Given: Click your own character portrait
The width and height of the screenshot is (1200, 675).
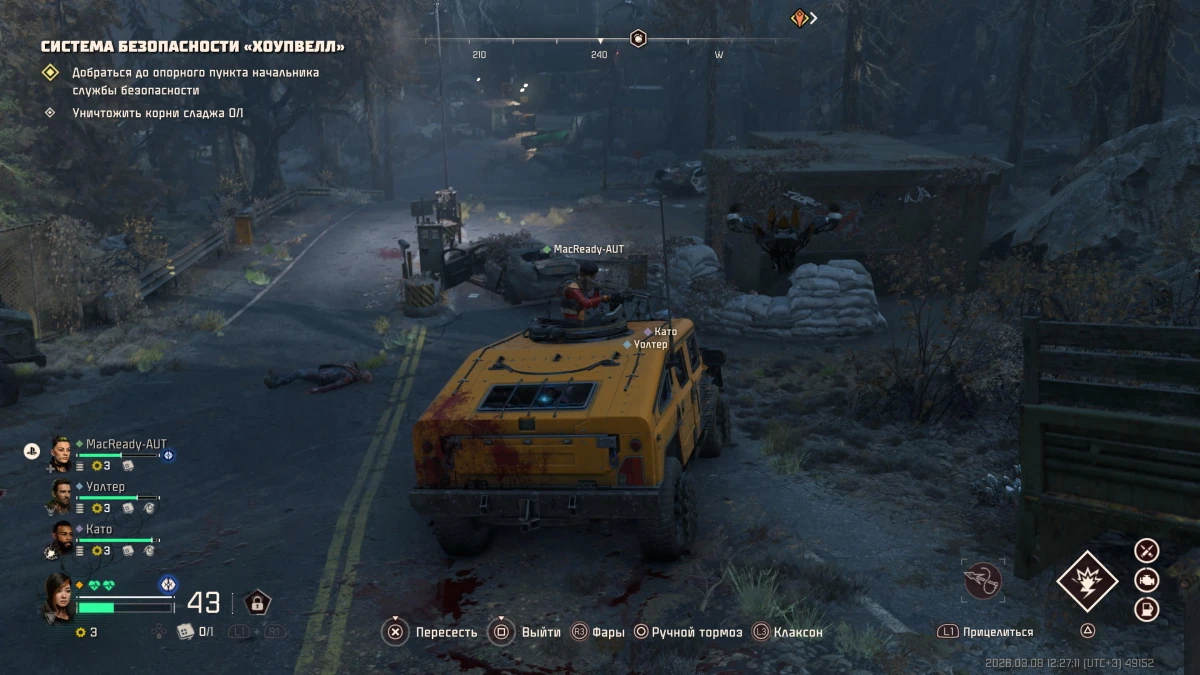Looking at the screenshot, I should [x=56, y=596].
